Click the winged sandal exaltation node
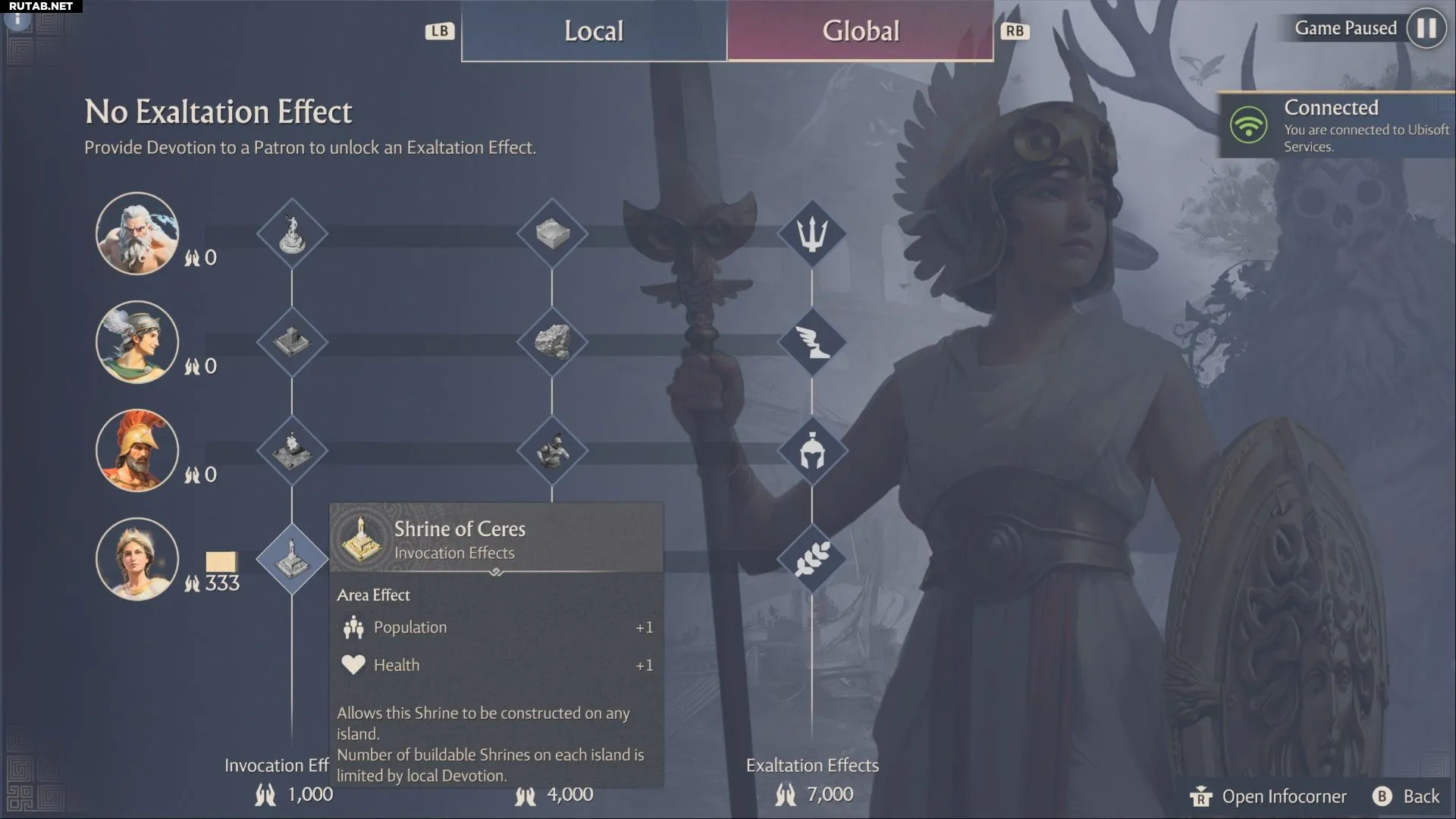 (x=812, y=342)
